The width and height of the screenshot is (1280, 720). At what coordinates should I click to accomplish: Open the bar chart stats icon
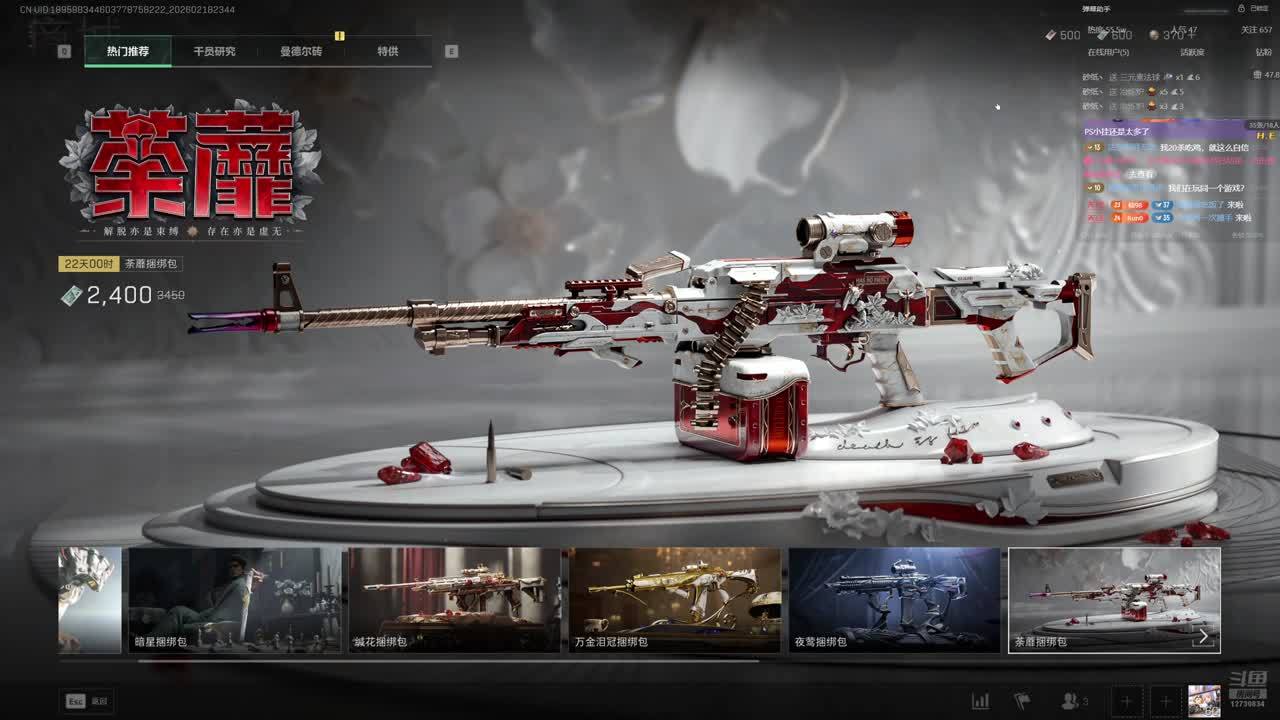[x=980, y=701]
